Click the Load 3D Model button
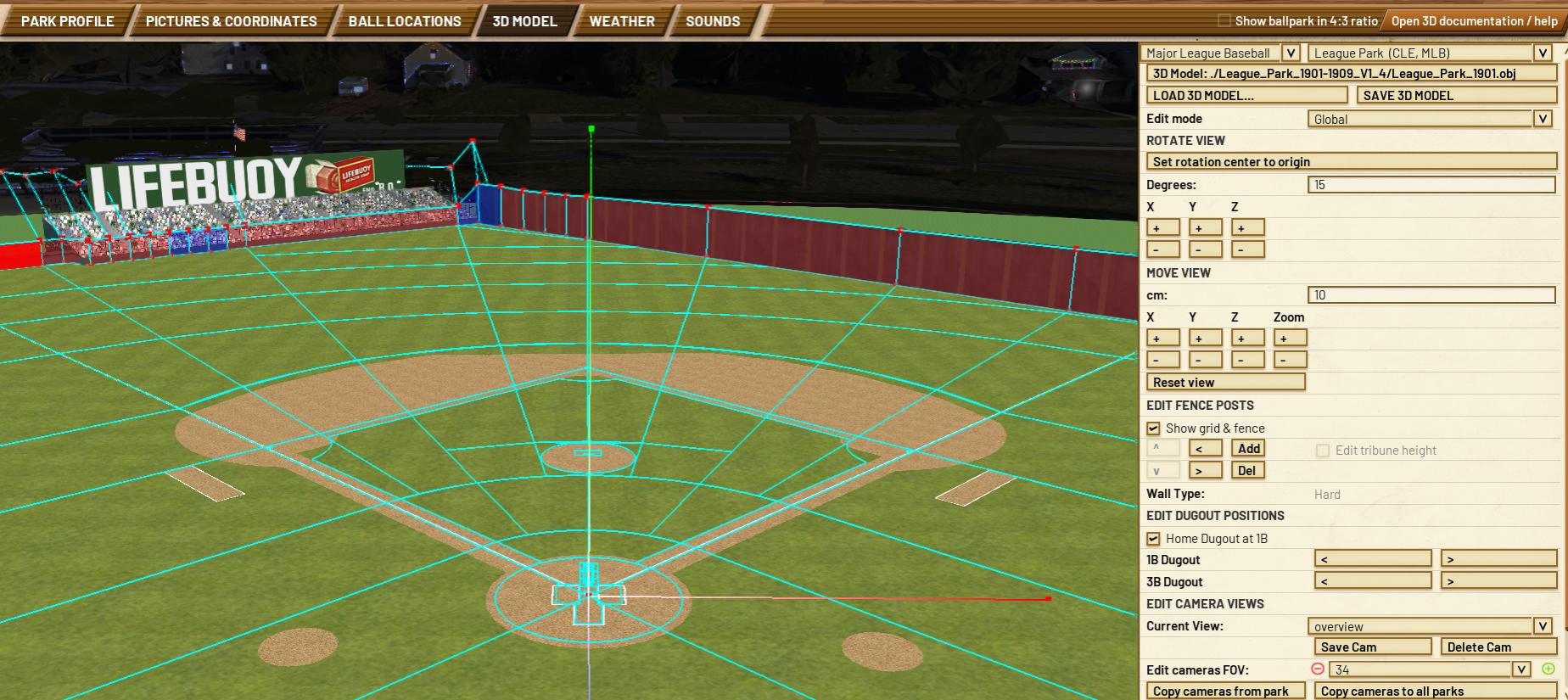This screenshot has height=700, width=1568. click(x=1246, y=96)
